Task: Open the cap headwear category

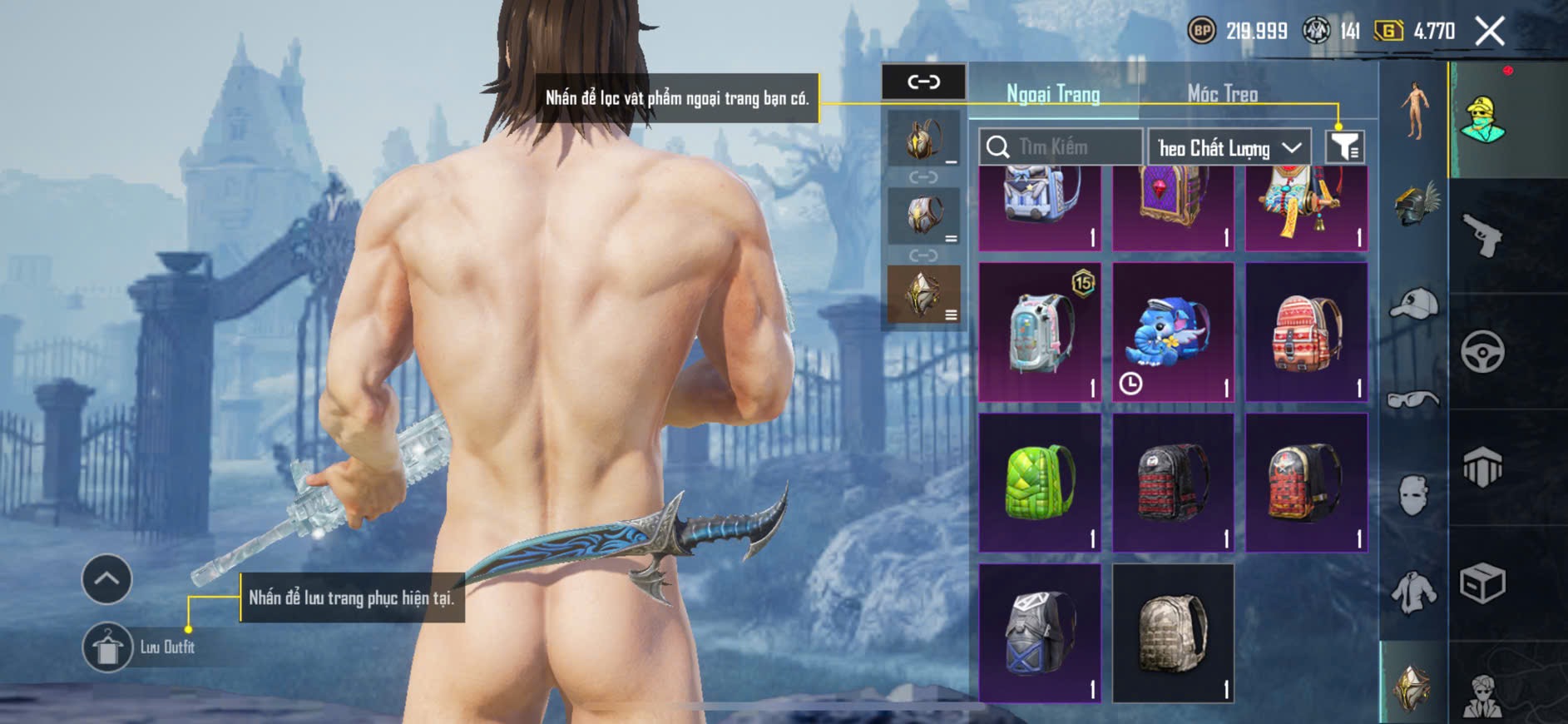Action: pos(1413,303)
